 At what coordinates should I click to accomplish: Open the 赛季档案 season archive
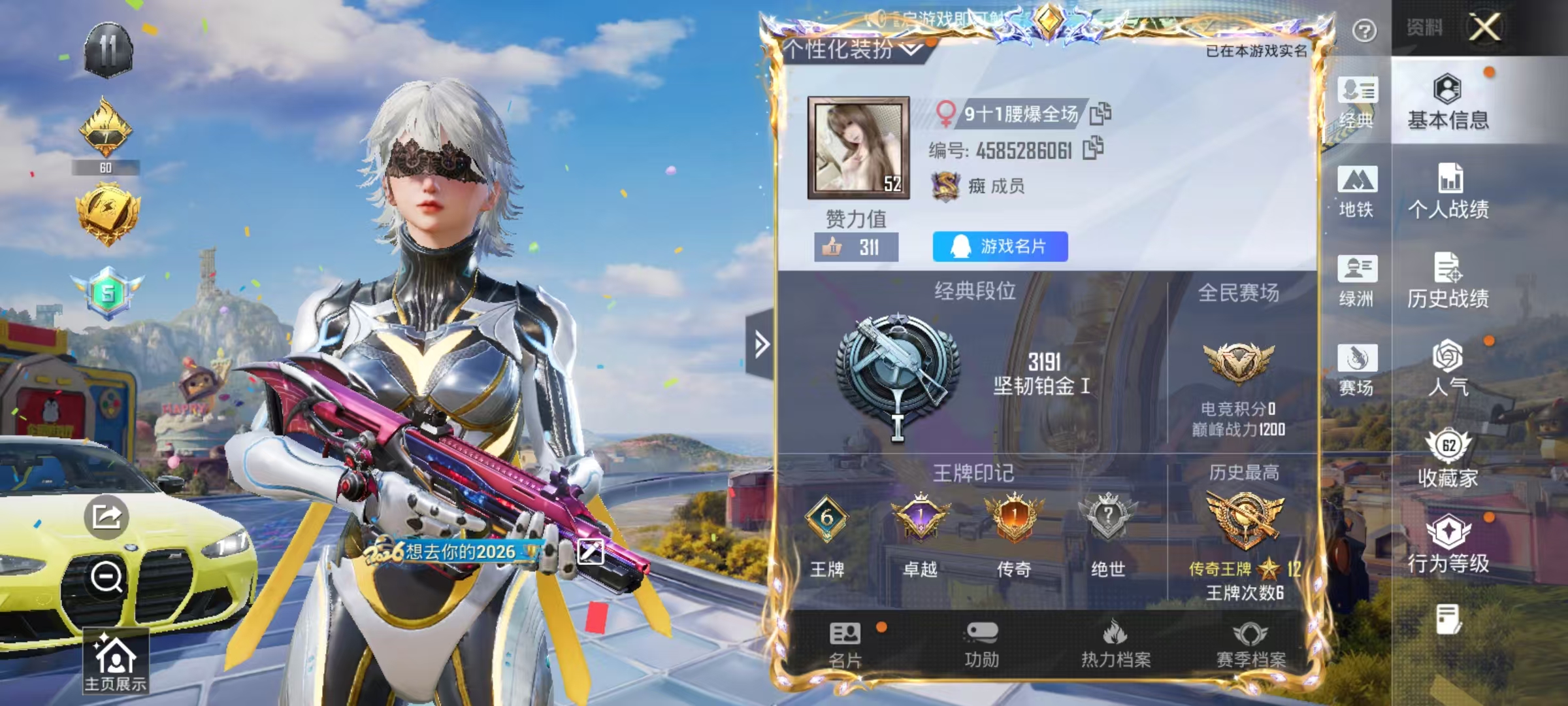click(x=1250, y=644)
